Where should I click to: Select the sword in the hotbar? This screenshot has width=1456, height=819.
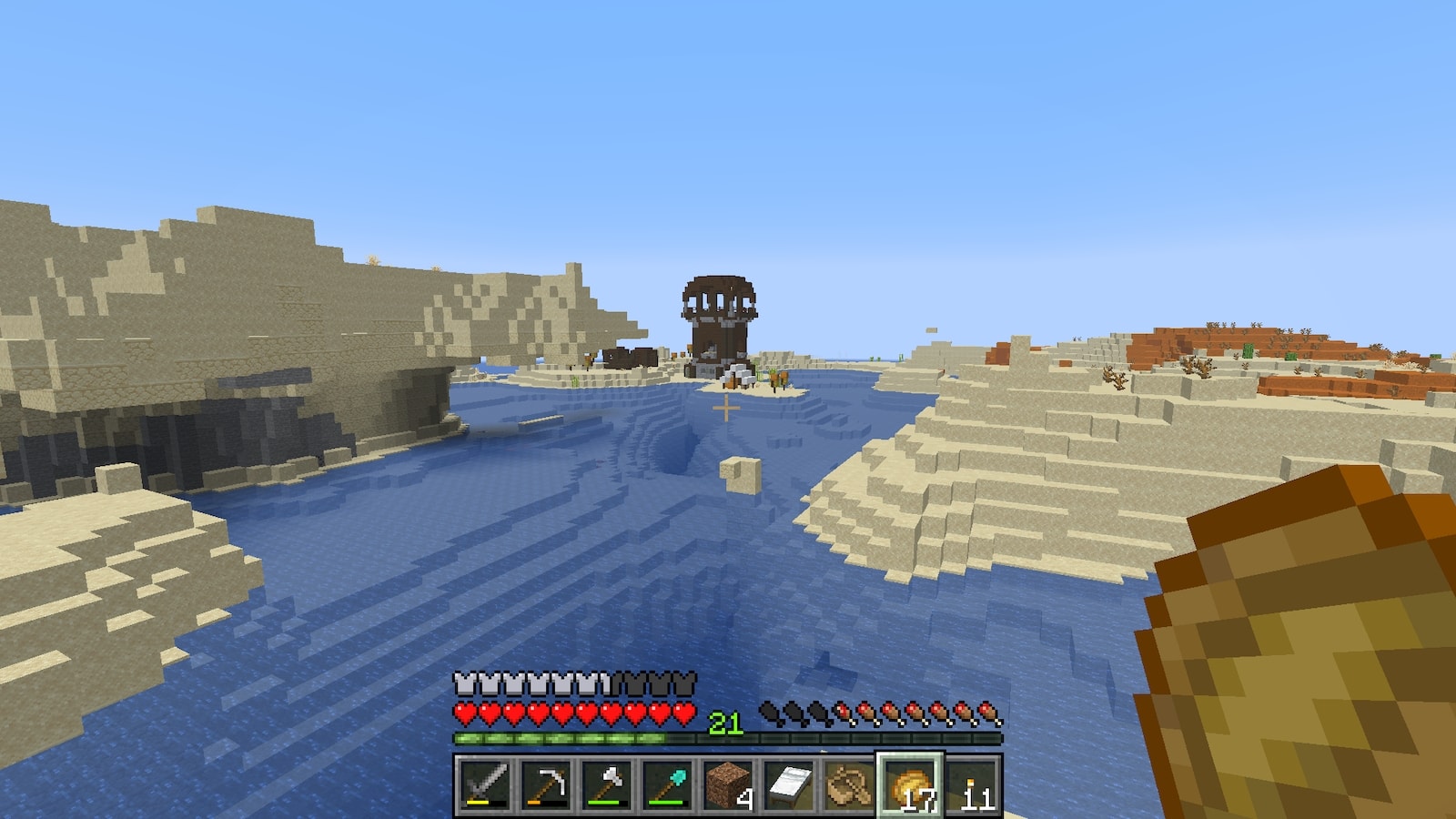484,784
